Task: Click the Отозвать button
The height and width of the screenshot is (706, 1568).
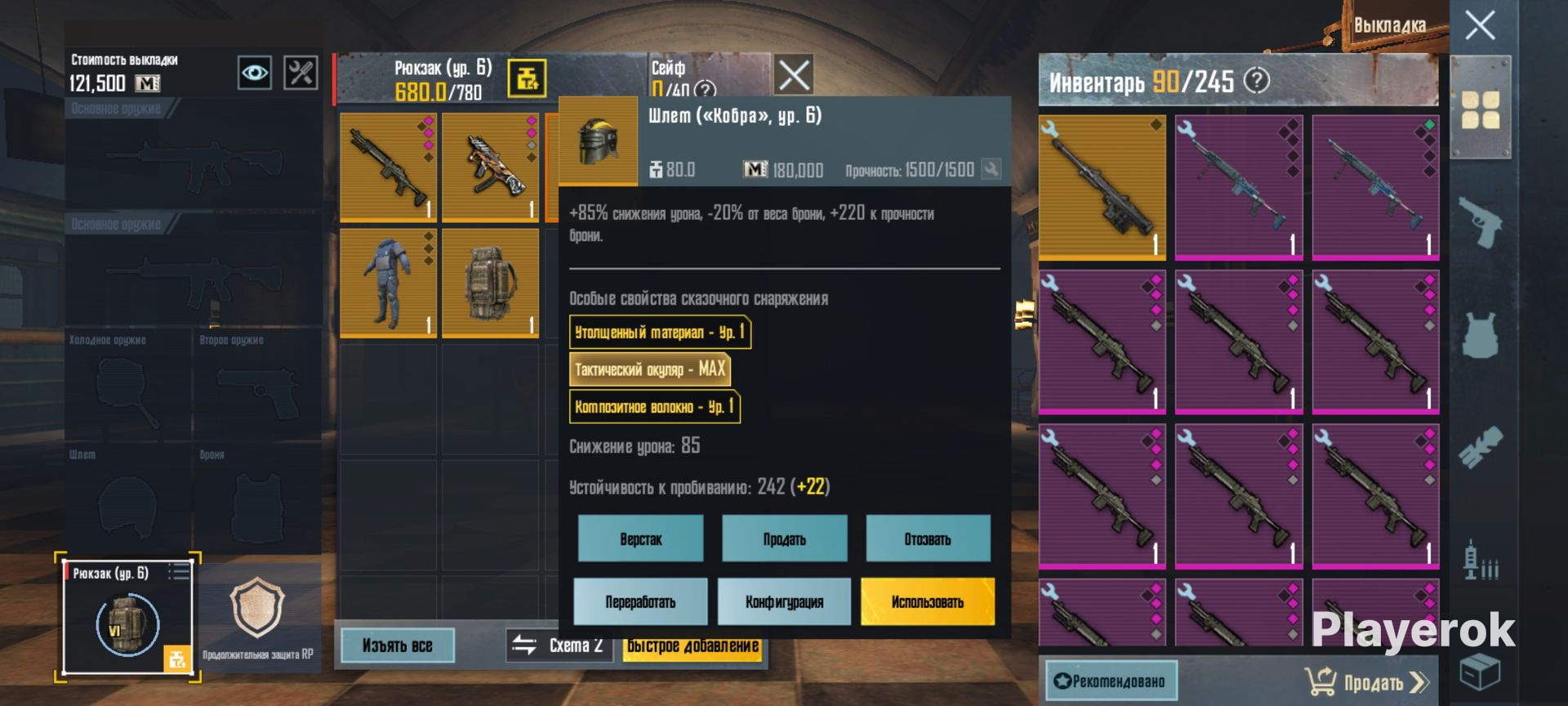Action: (x=928, y=538)
